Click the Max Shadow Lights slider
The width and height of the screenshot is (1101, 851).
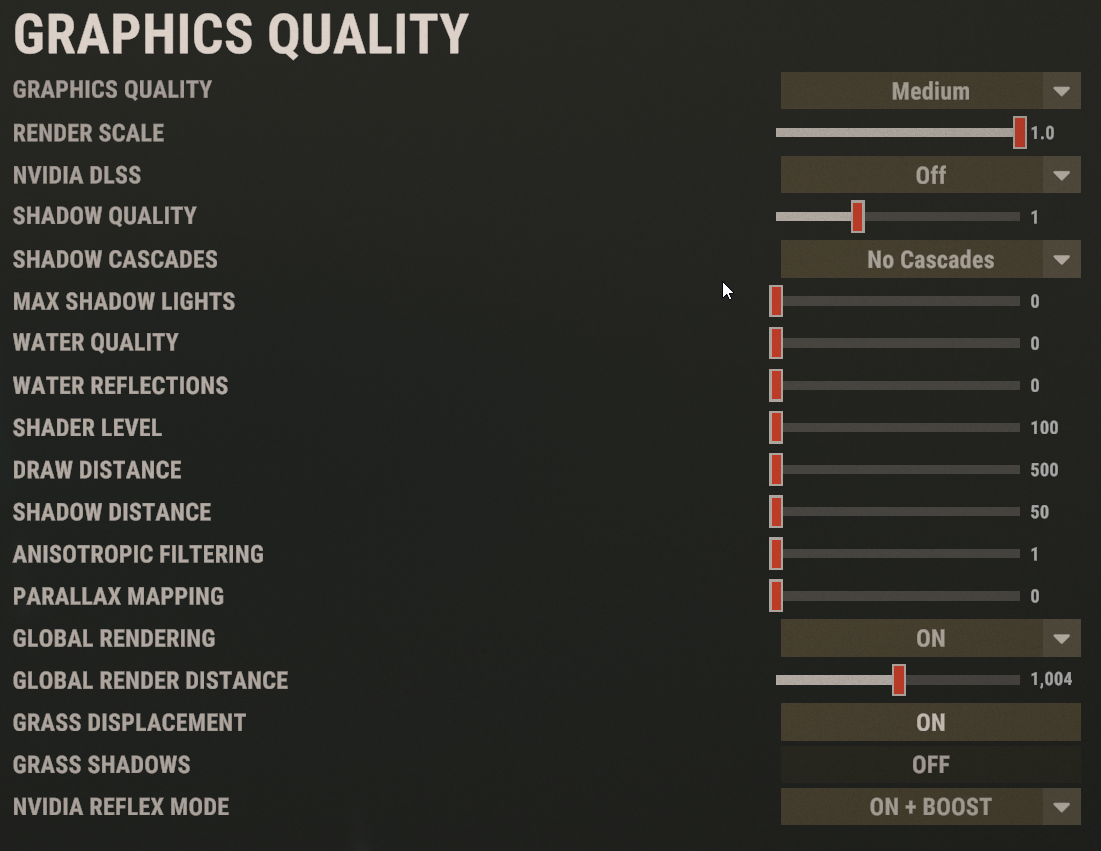[x=776, y=301]
